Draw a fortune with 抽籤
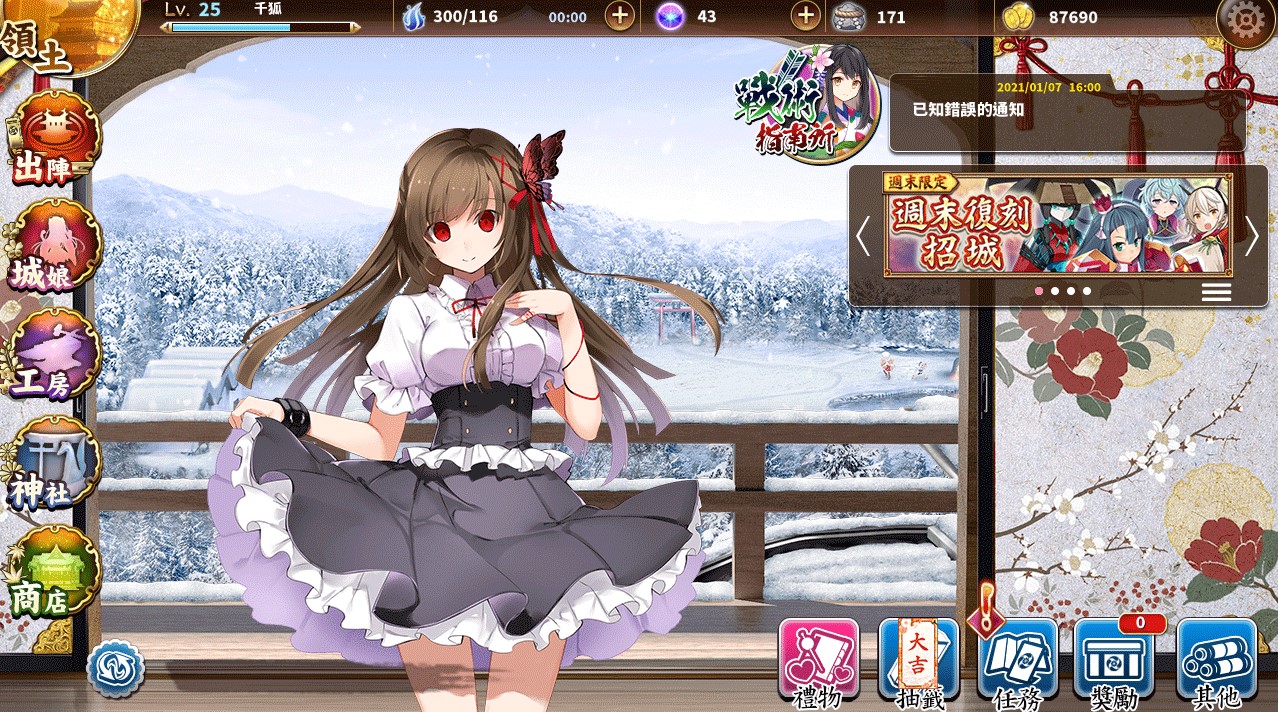The image size is (1278, 712). point(918,660)
